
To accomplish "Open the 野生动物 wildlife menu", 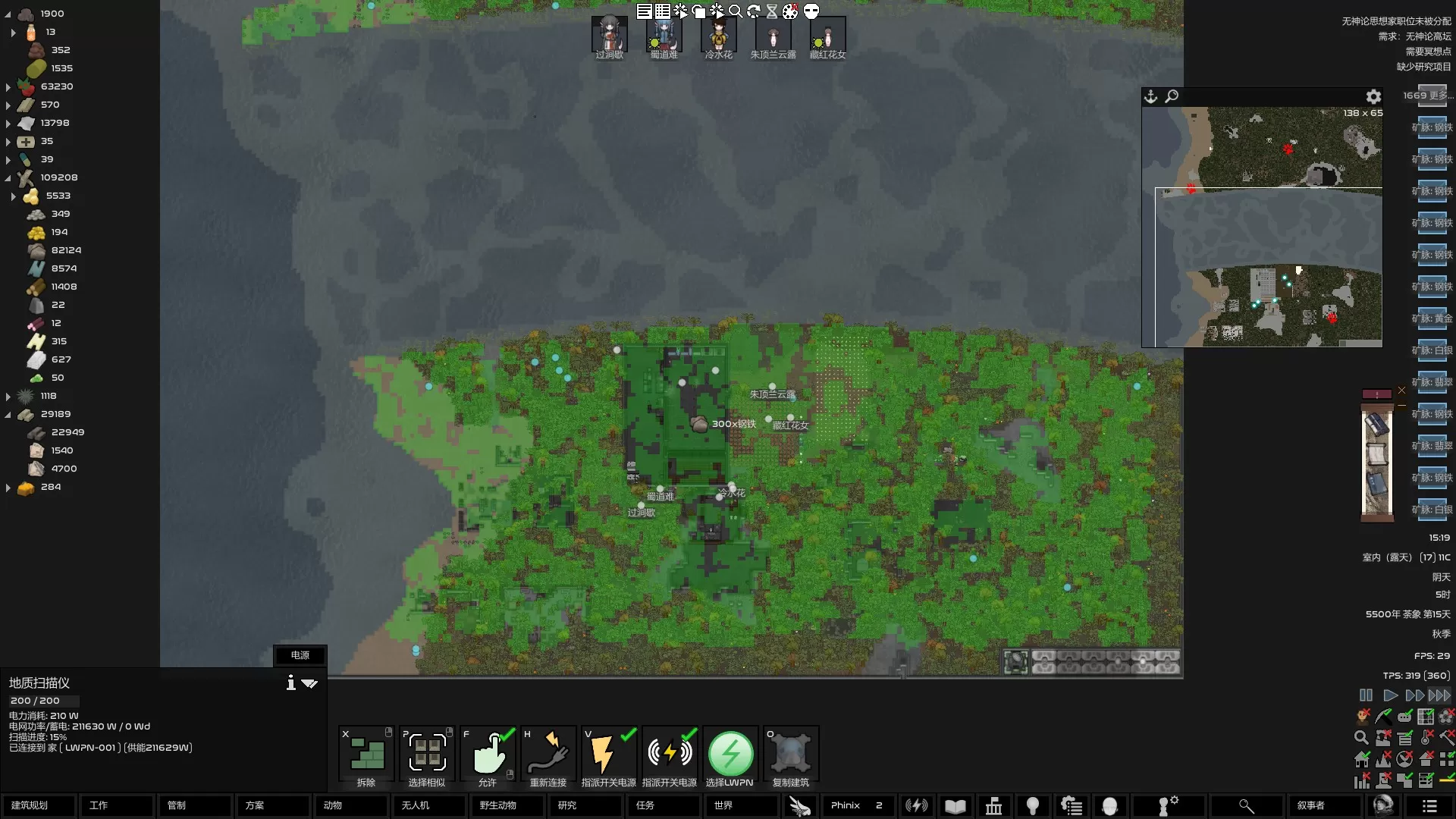I will 507,805.
